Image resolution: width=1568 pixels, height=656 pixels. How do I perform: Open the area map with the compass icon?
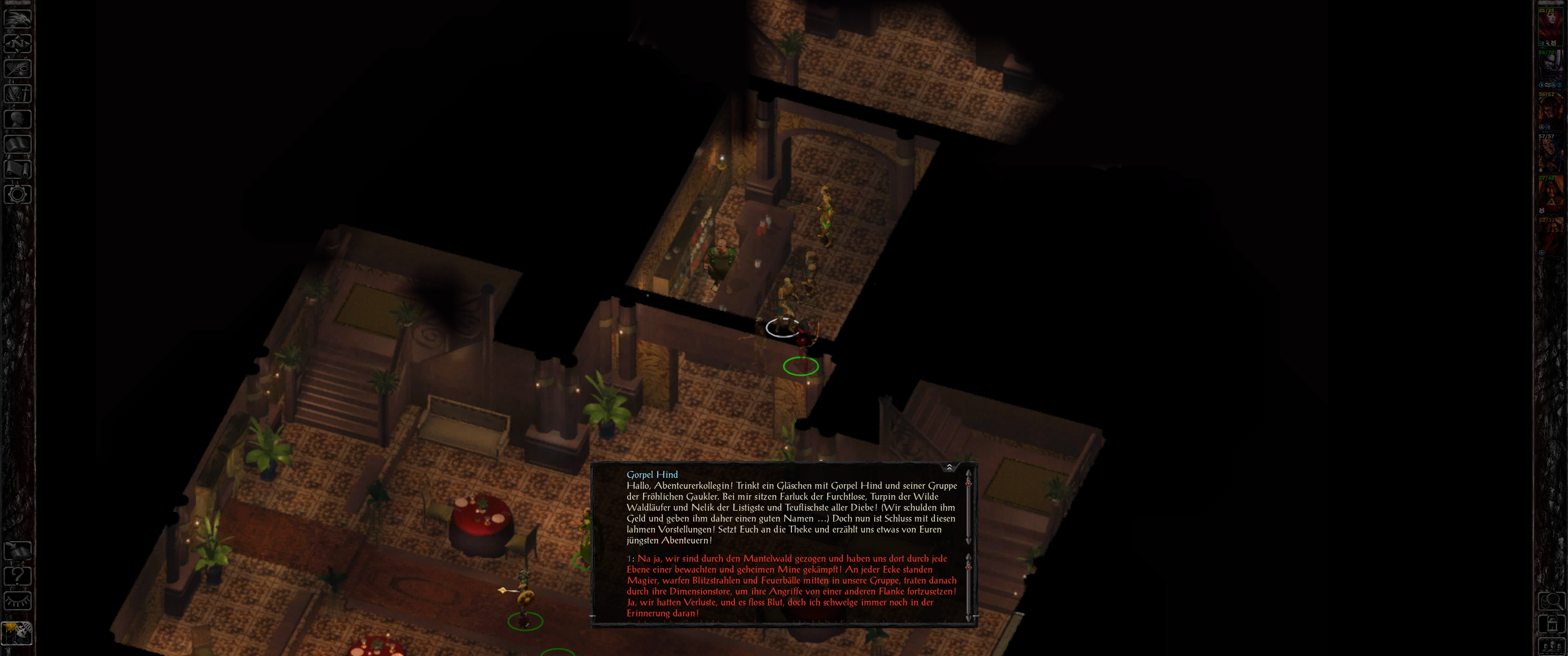(18, 43)
